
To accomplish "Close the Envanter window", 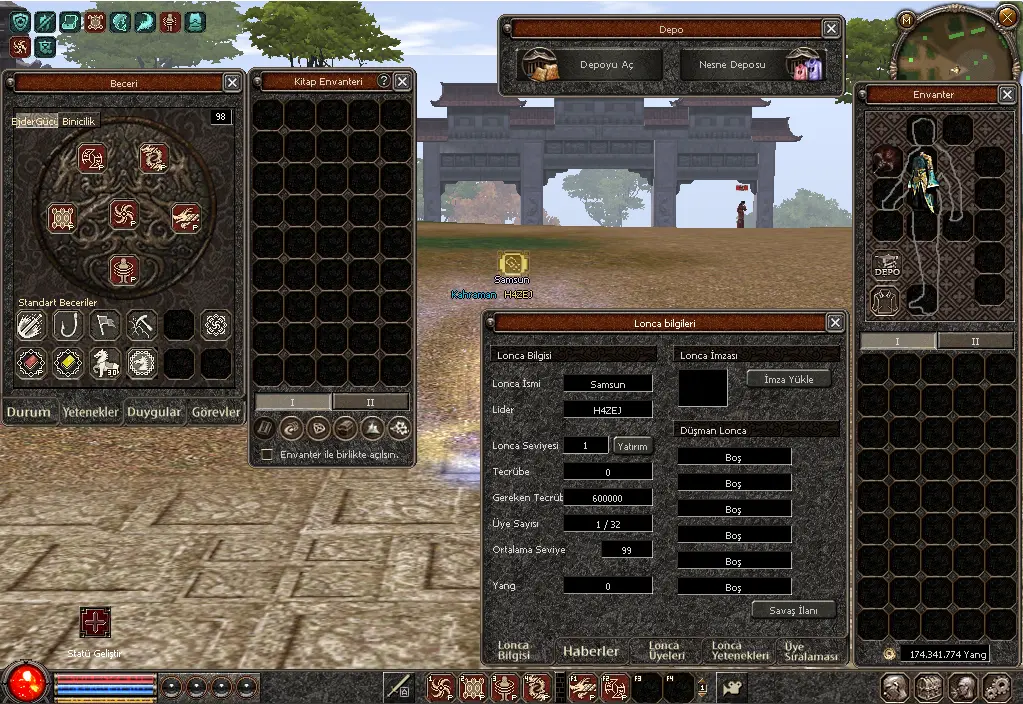I will tap(1007, 95).
